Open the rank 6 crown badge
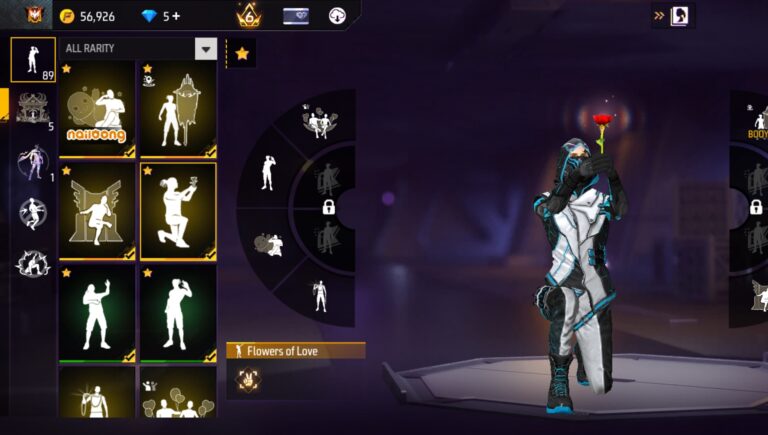Image resolution: width=768 pixels, height=435 pixels. coord(249,16)
